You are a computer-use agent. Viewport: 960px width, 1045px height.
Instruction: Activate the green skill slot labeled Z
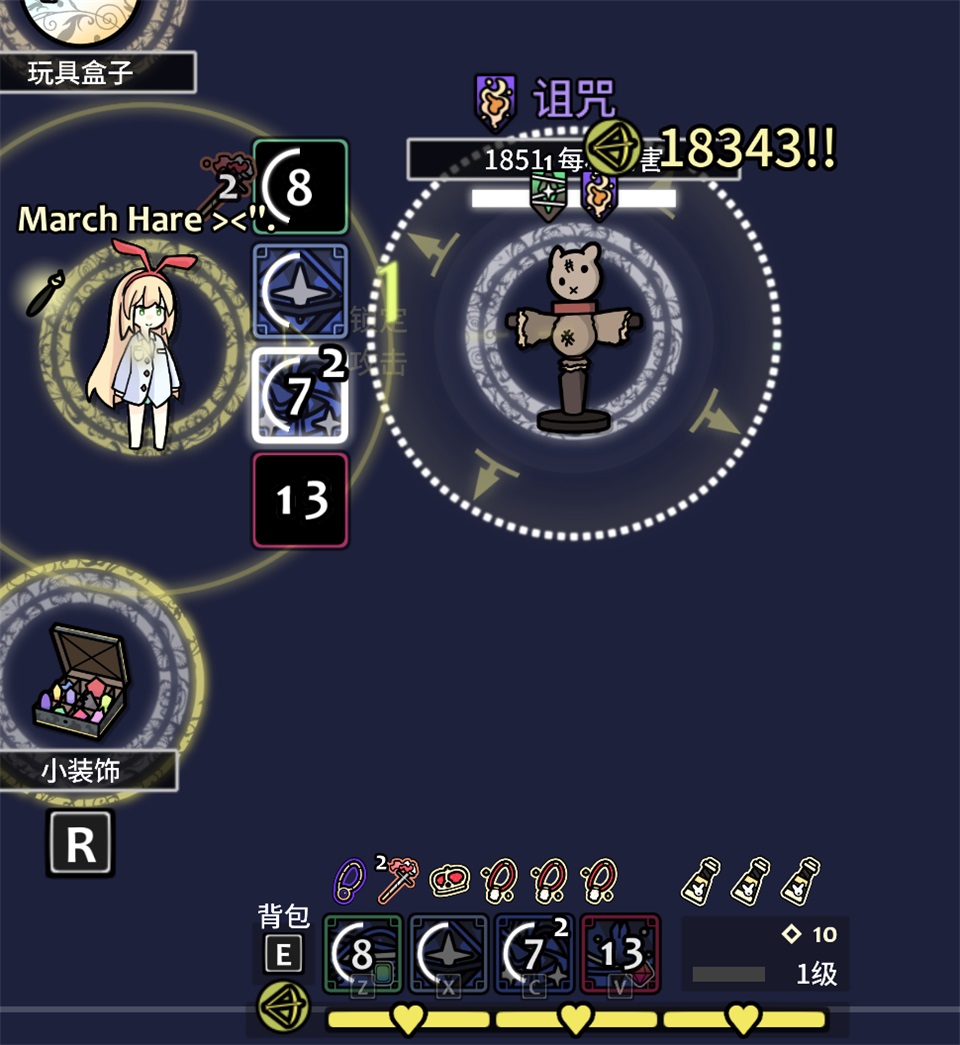point(362,953)
